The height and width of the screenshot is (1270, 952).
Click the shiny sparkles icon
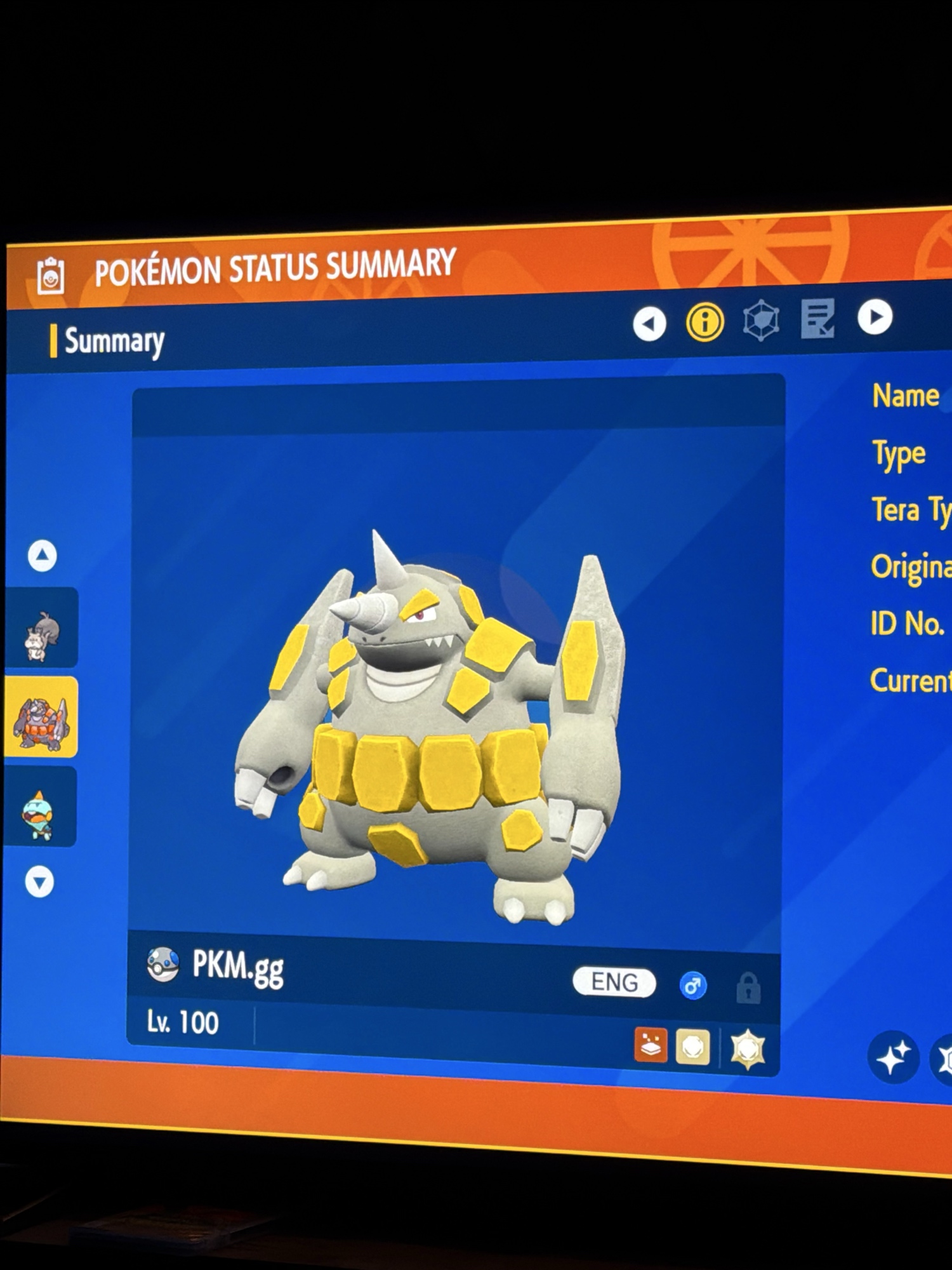[893, 1057]
